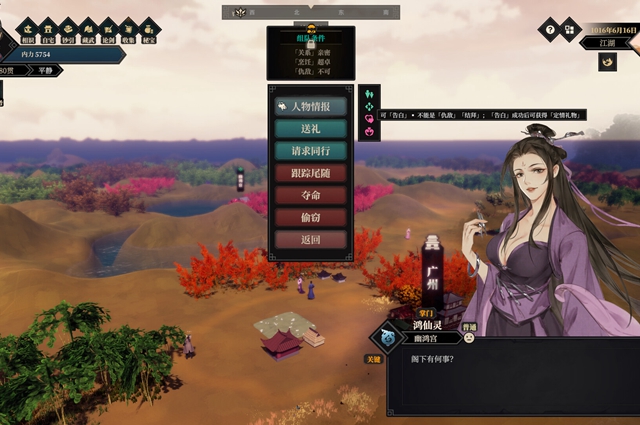
Task: Open the 钞引 money icon
Action: (68, 30)
